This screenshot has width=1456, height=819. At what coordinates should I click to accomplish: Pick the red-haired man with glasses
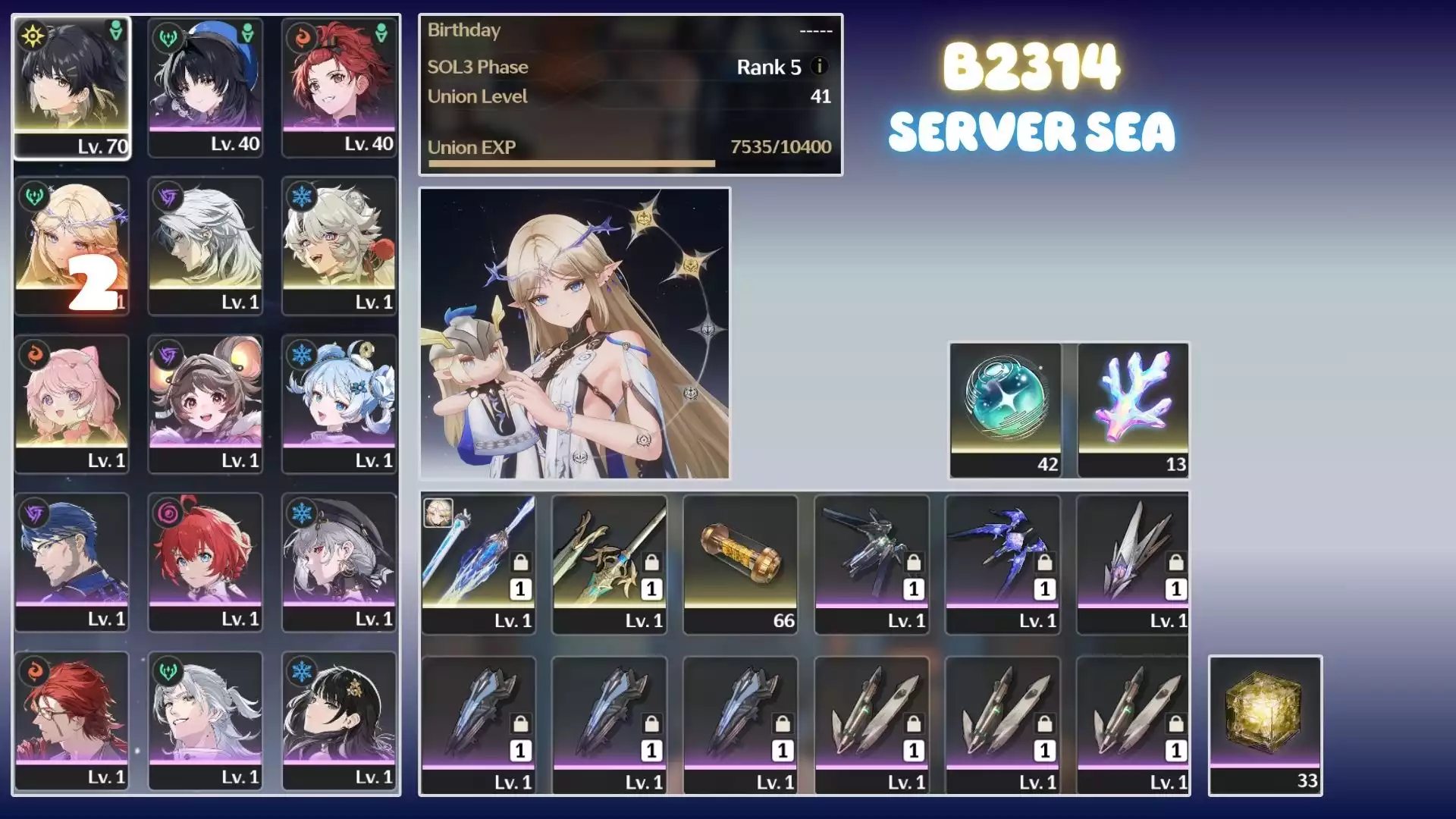pos(72,720)
